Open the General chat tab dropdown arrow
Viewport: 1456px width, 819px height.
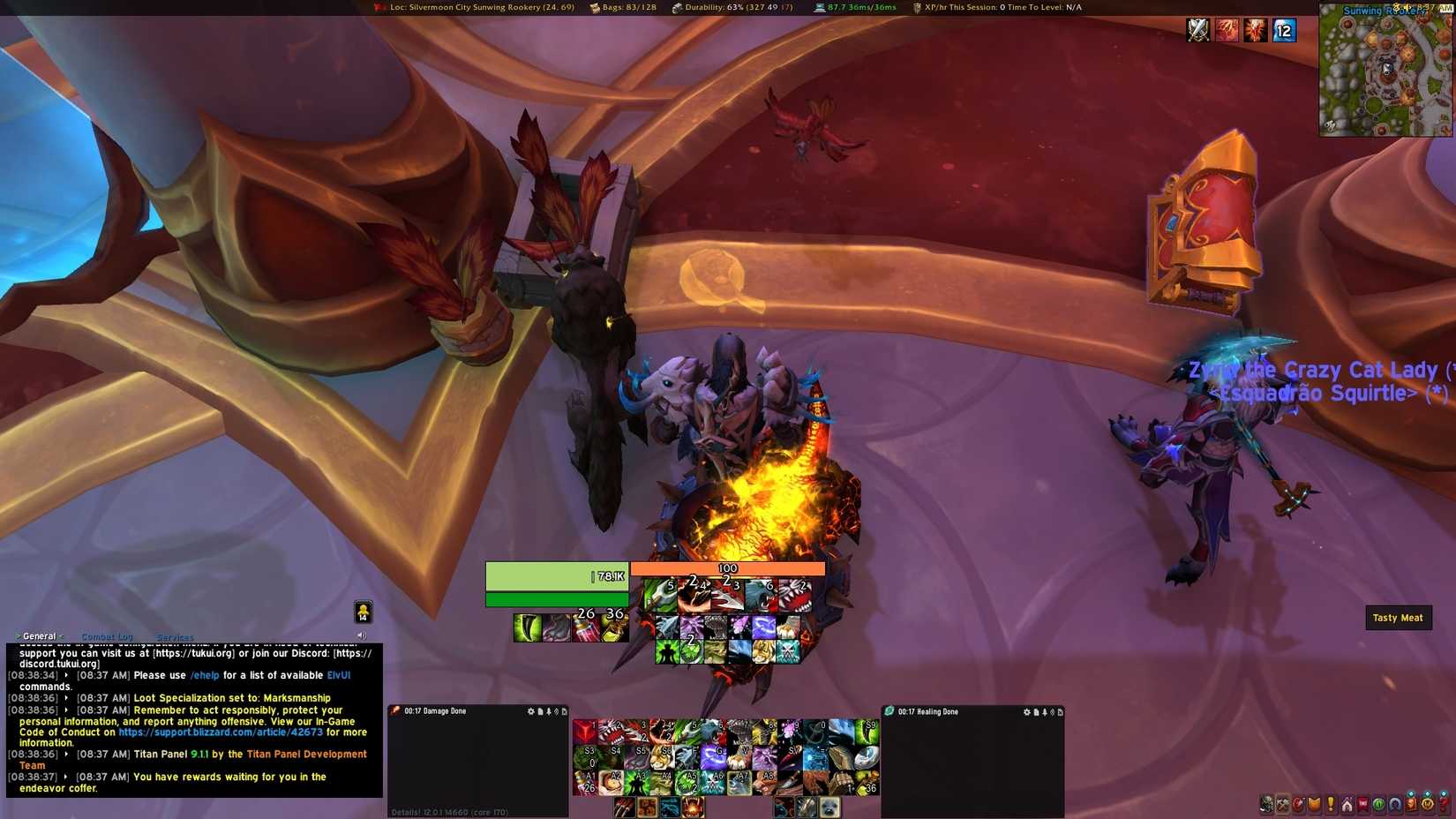pos(18,635)
